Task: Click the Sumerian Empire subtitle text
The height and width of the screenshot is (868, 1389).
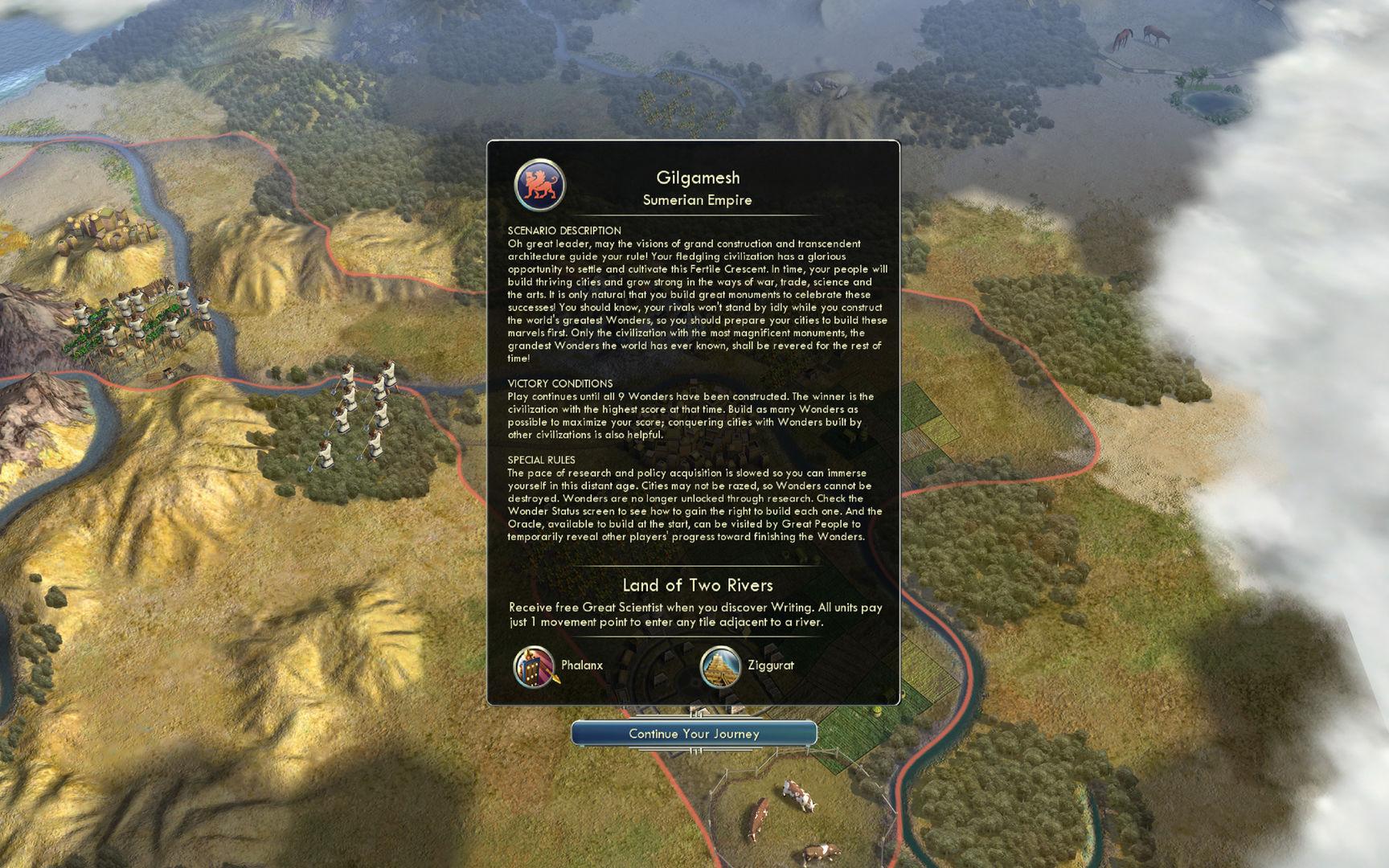Action: click(x=696, y=200)
